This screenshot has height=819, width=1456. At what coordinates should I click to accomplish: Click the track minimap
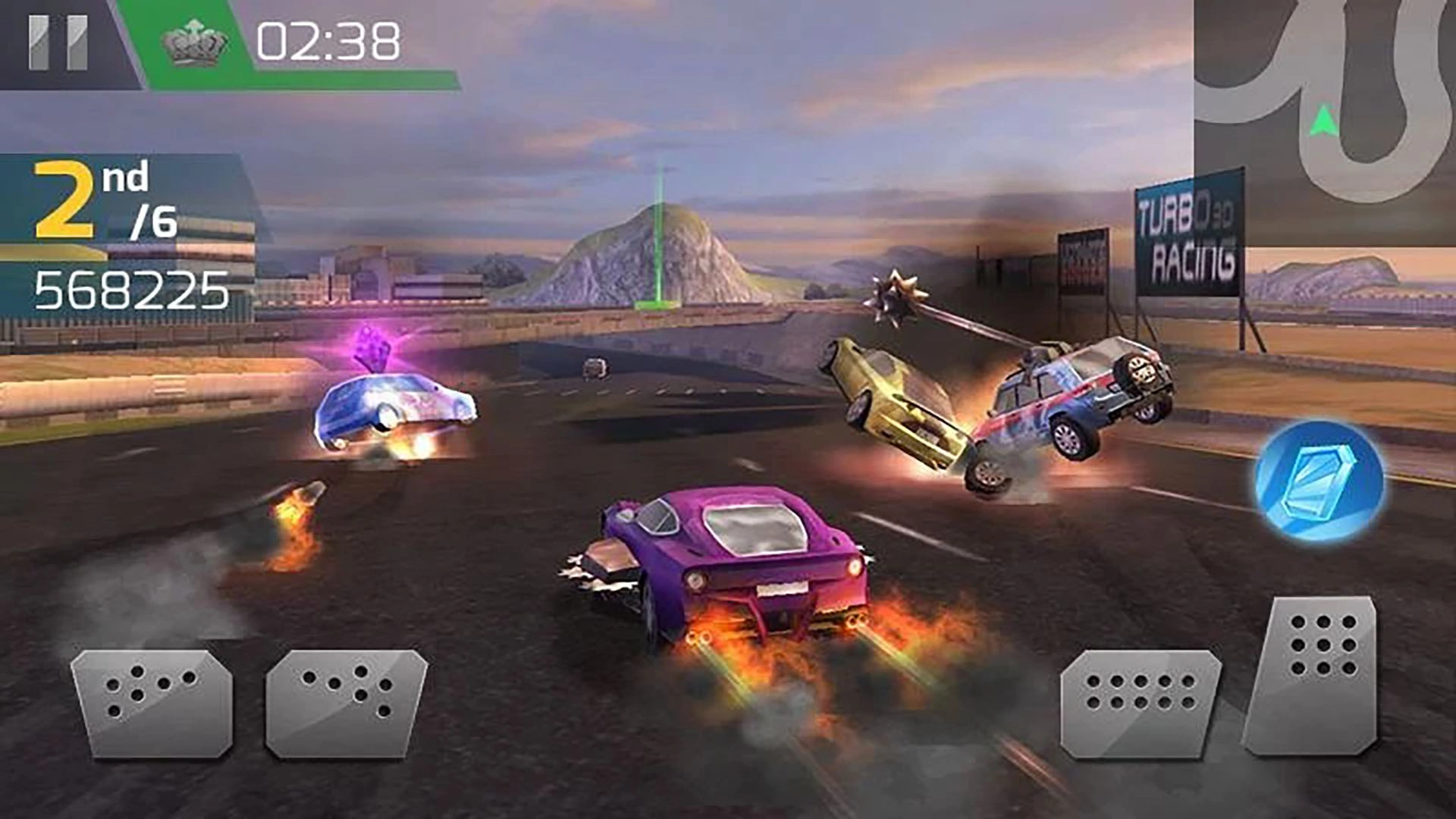point(1325,121)
